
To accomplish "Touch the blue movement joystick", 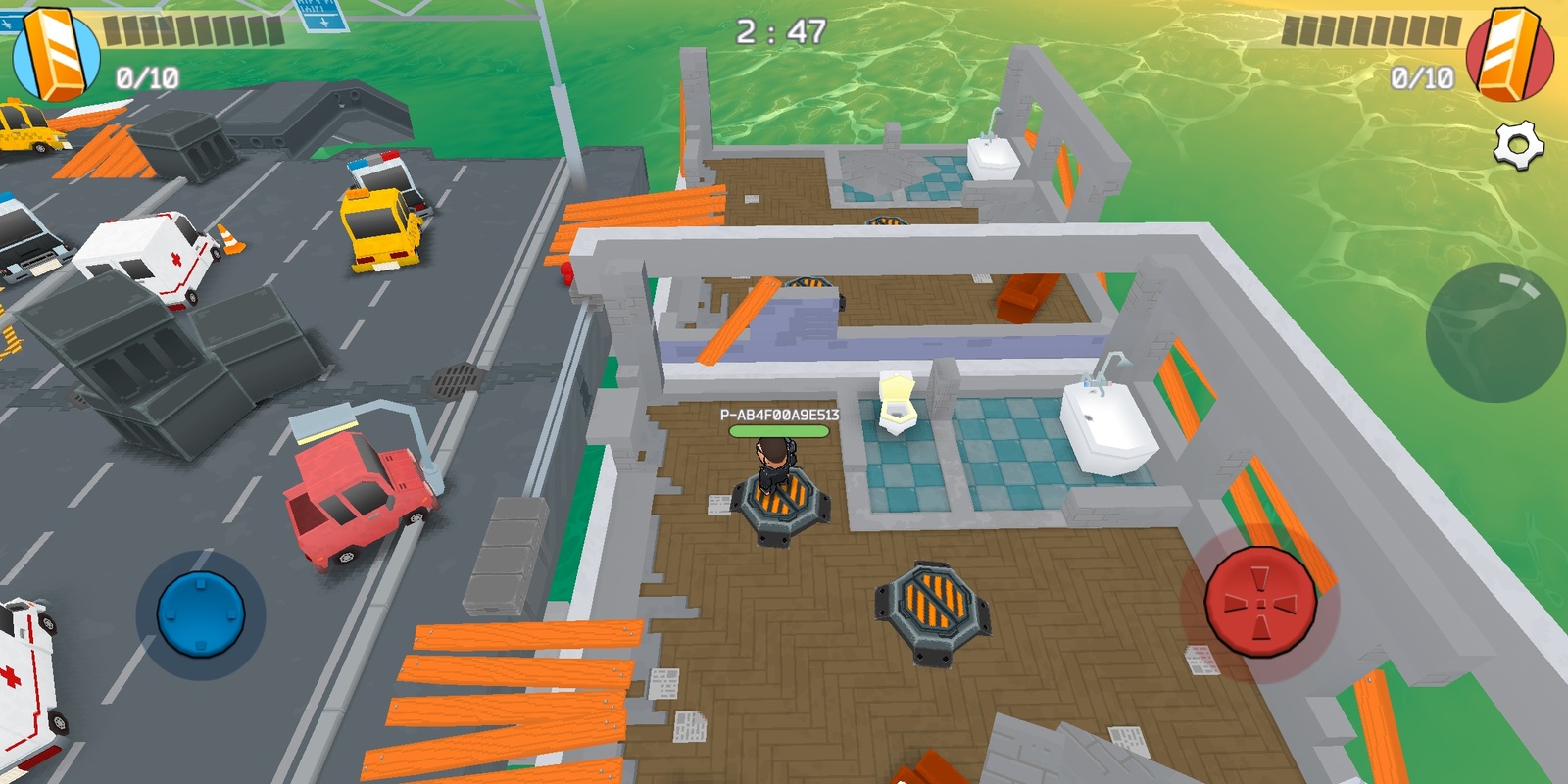I will click(201, 614).
